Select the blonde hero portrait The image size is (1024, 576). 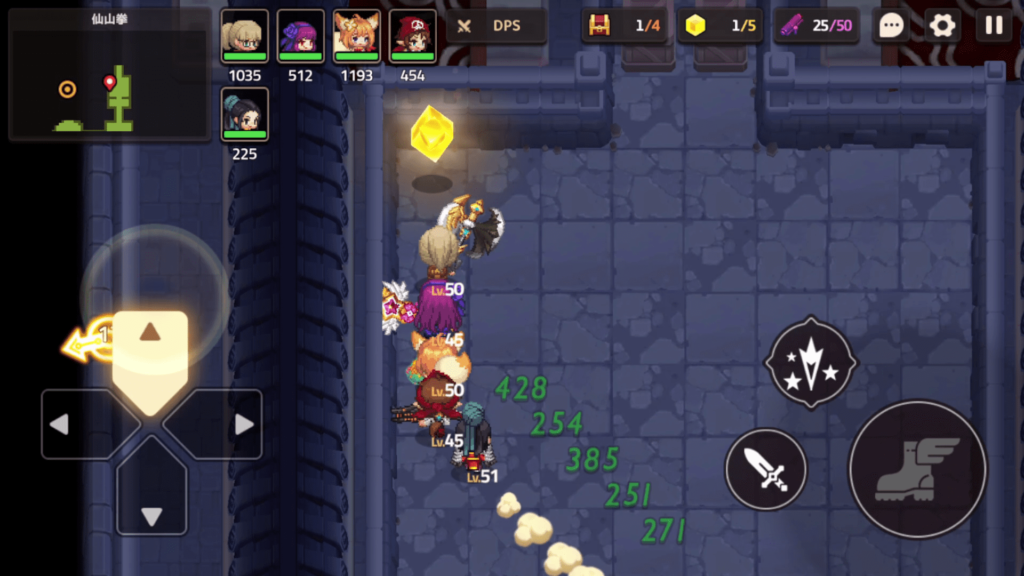[x=244, y=37]
